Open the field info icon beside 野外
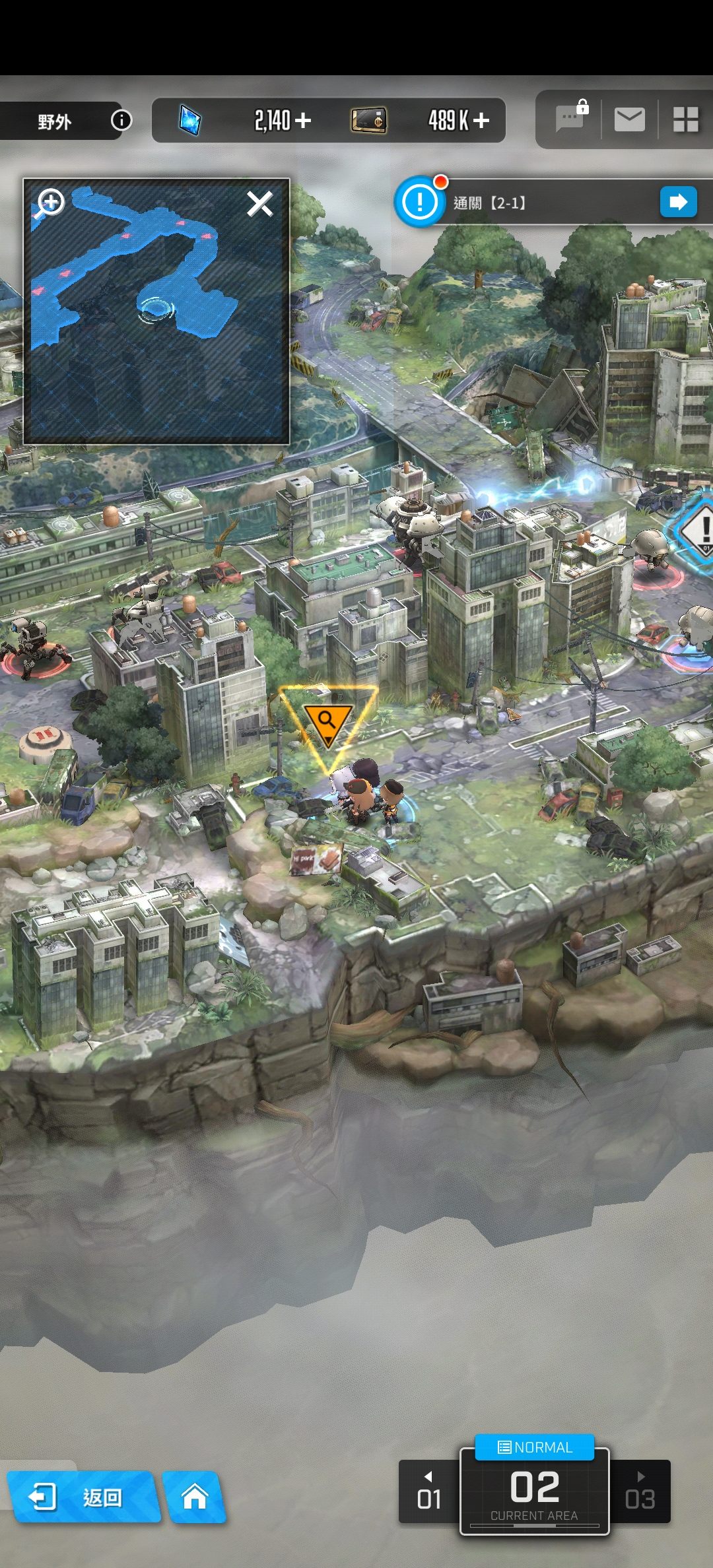This screenshot has height=1568, width=713. coord(121,120)
